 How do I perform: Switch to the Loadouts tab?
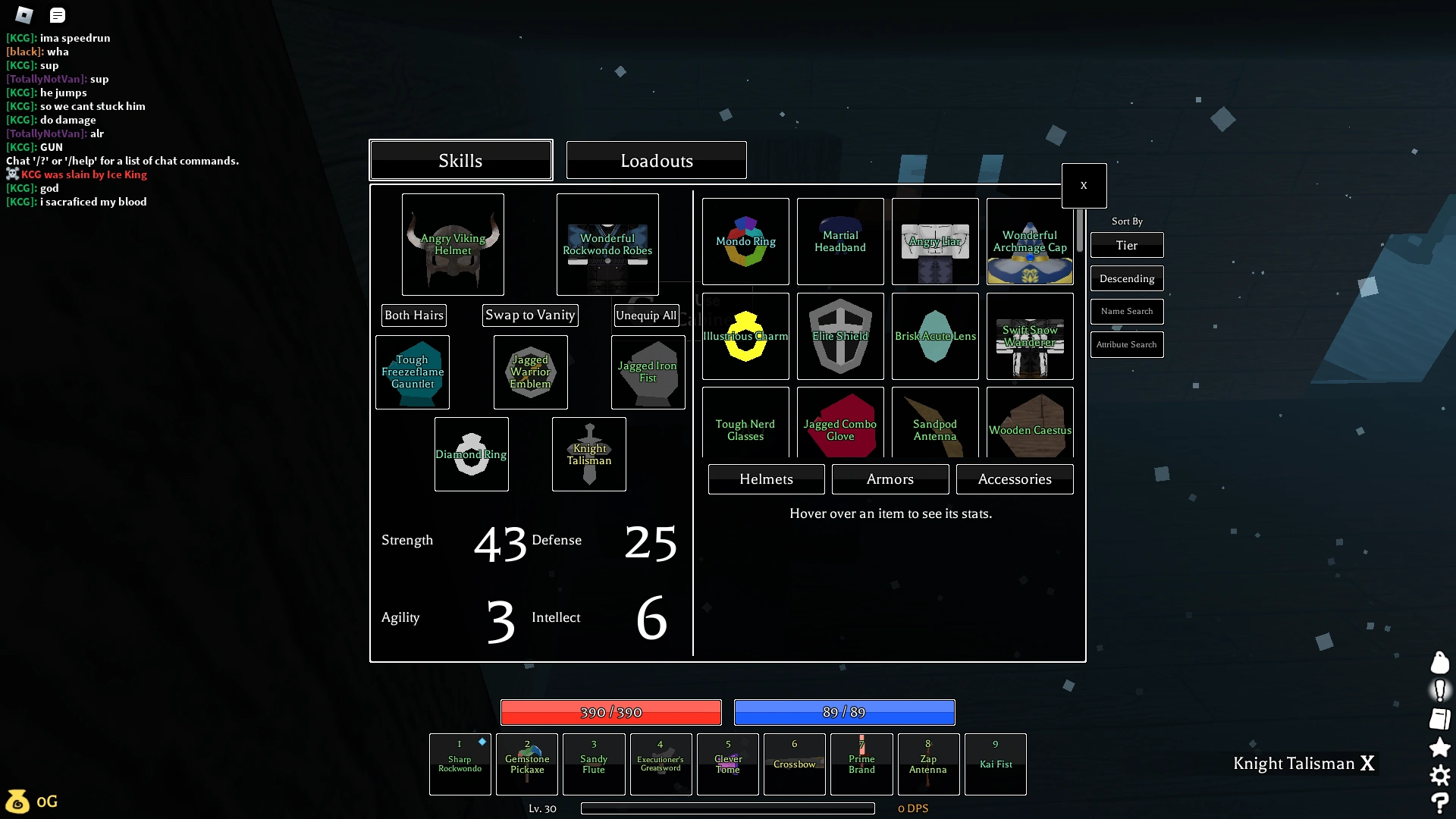pyautogui.click(x=656, y=160)
